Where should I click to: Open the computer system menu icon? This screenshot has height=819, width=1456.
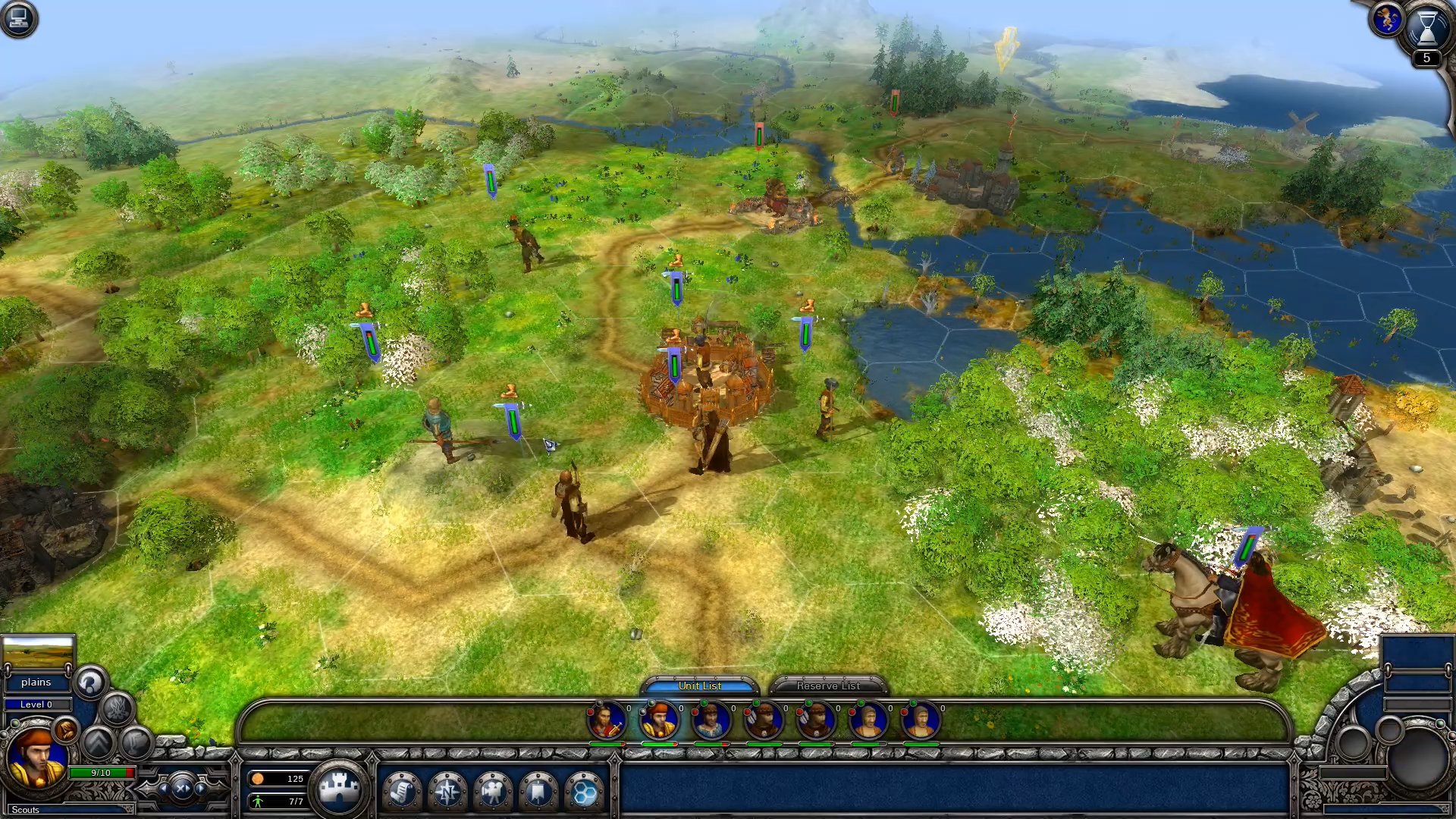point(19,19)
